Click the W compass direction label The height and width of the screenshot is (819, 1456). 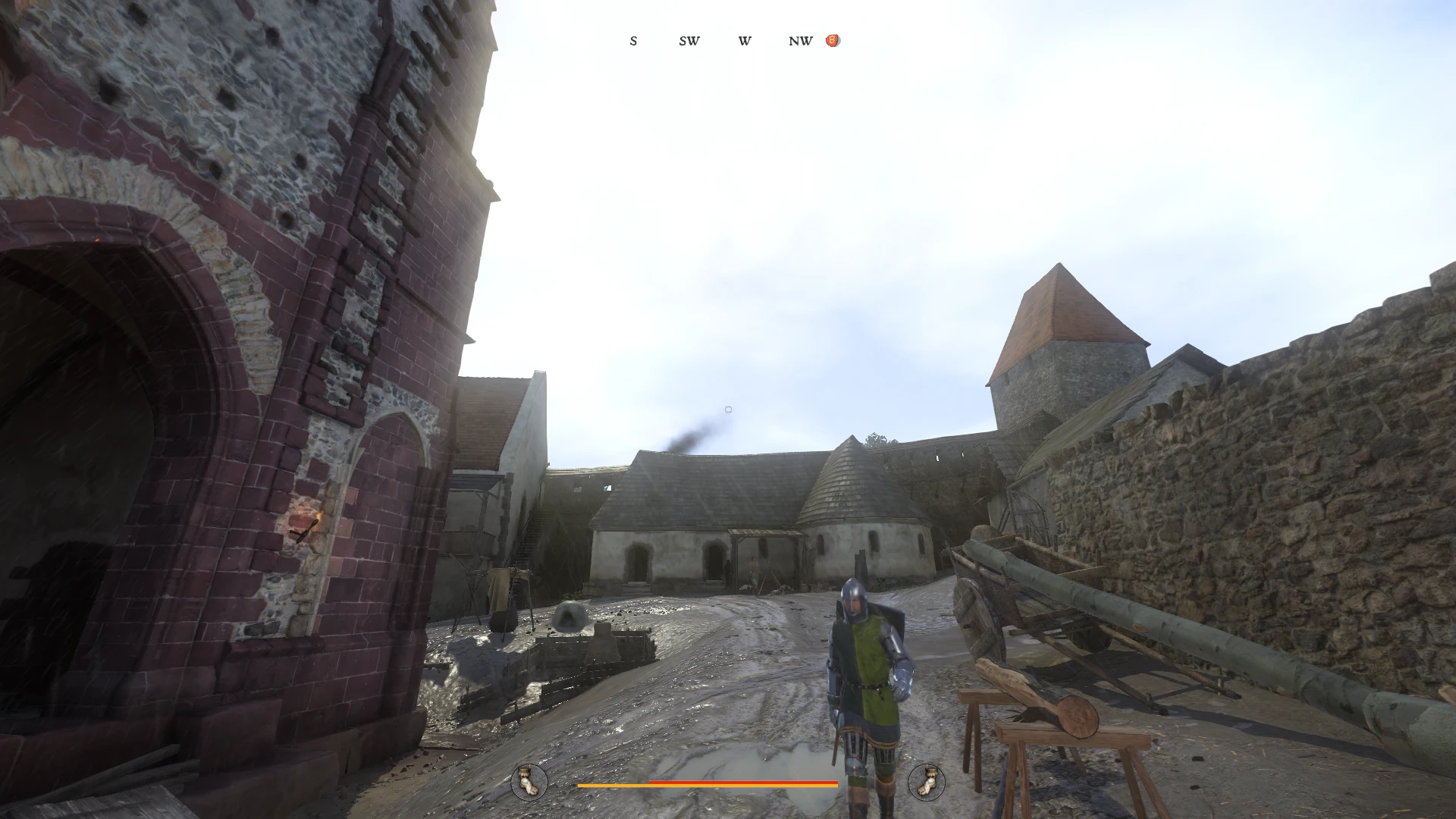click(744, 42)
